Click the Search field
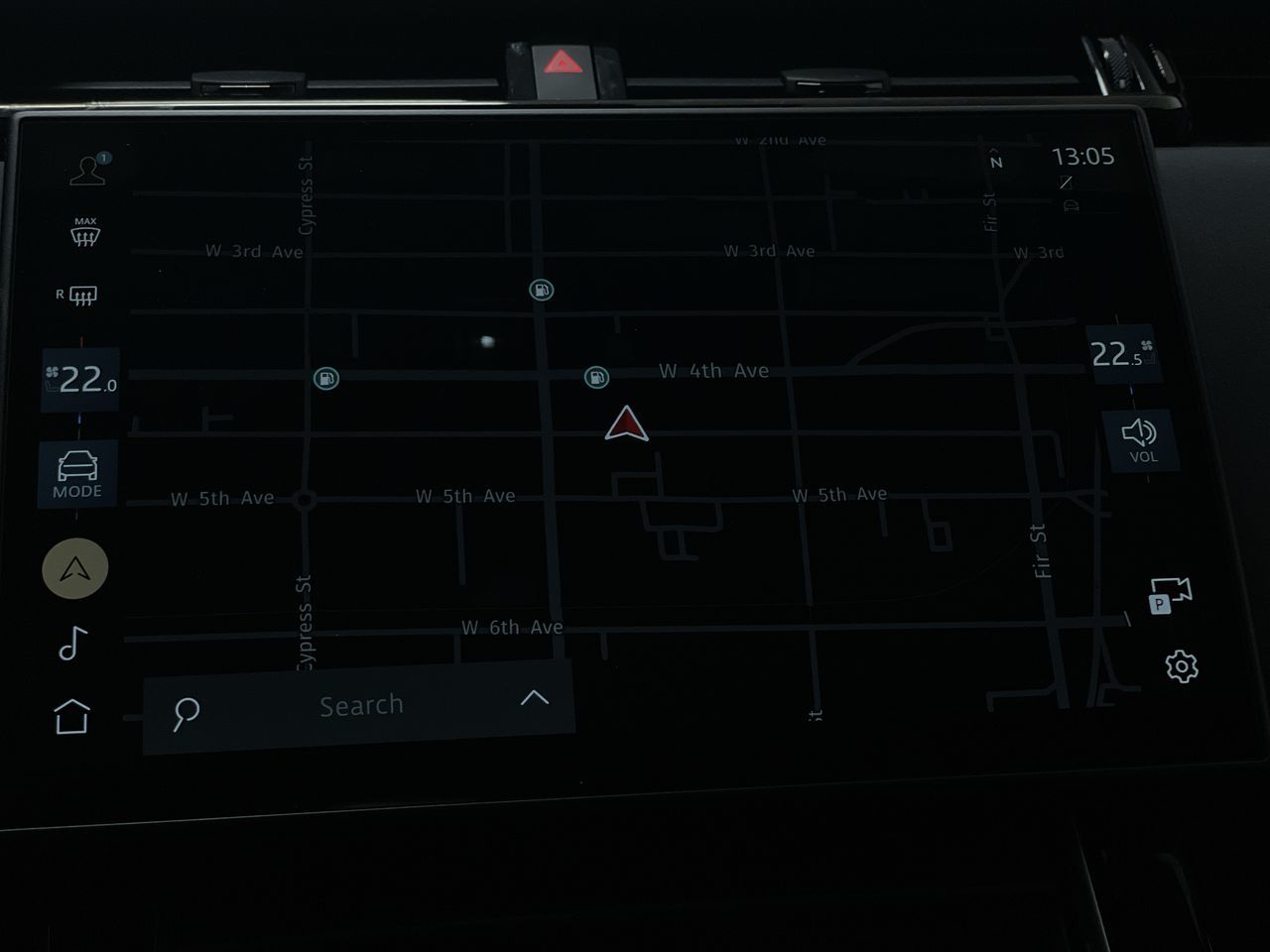 point(361,706)
